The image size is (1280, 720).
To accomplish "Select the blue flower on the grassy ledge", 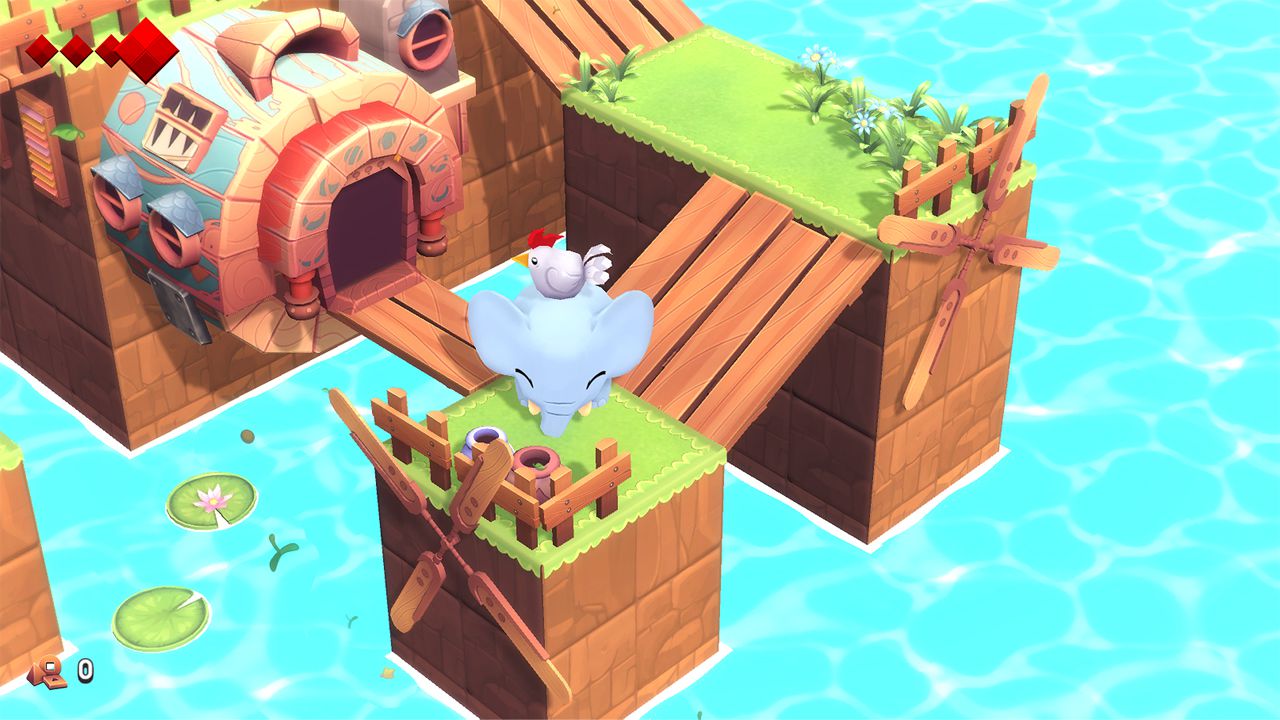I will [817, 58].
